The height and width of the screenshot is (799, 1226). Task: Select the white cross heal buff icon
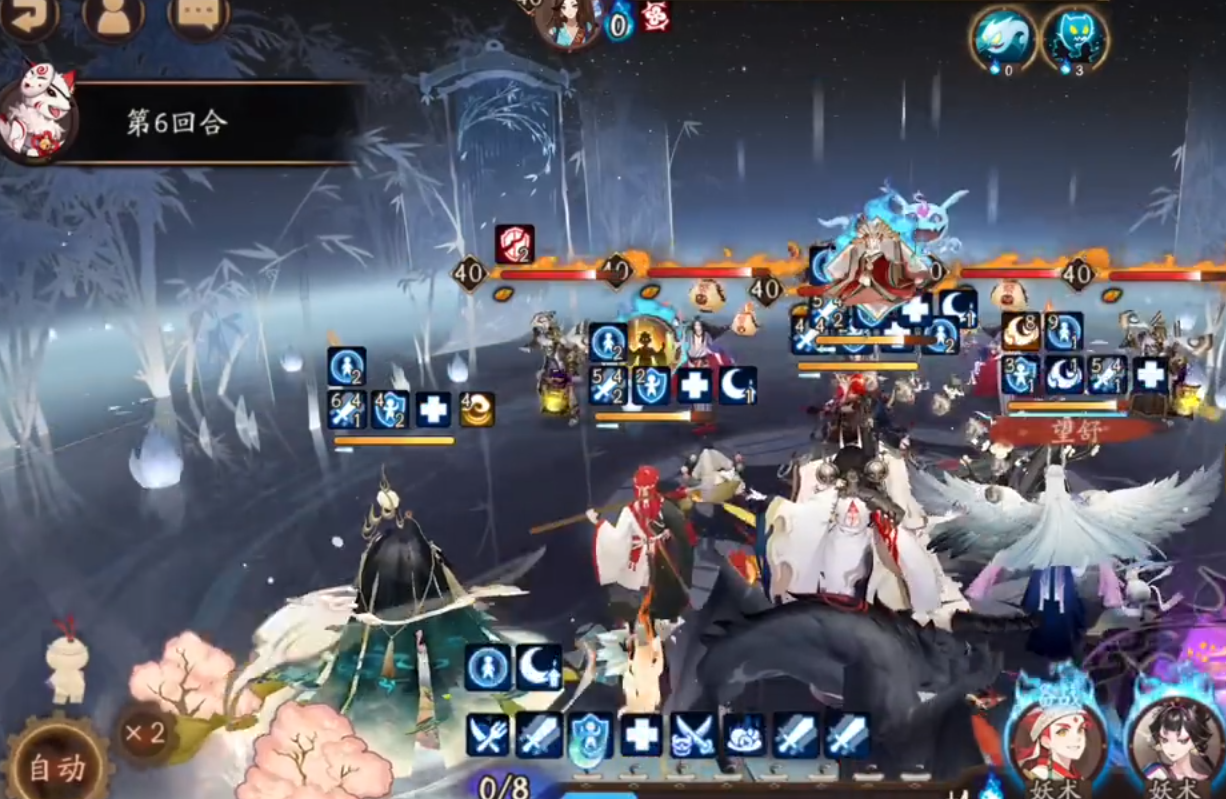coord(641,735)
